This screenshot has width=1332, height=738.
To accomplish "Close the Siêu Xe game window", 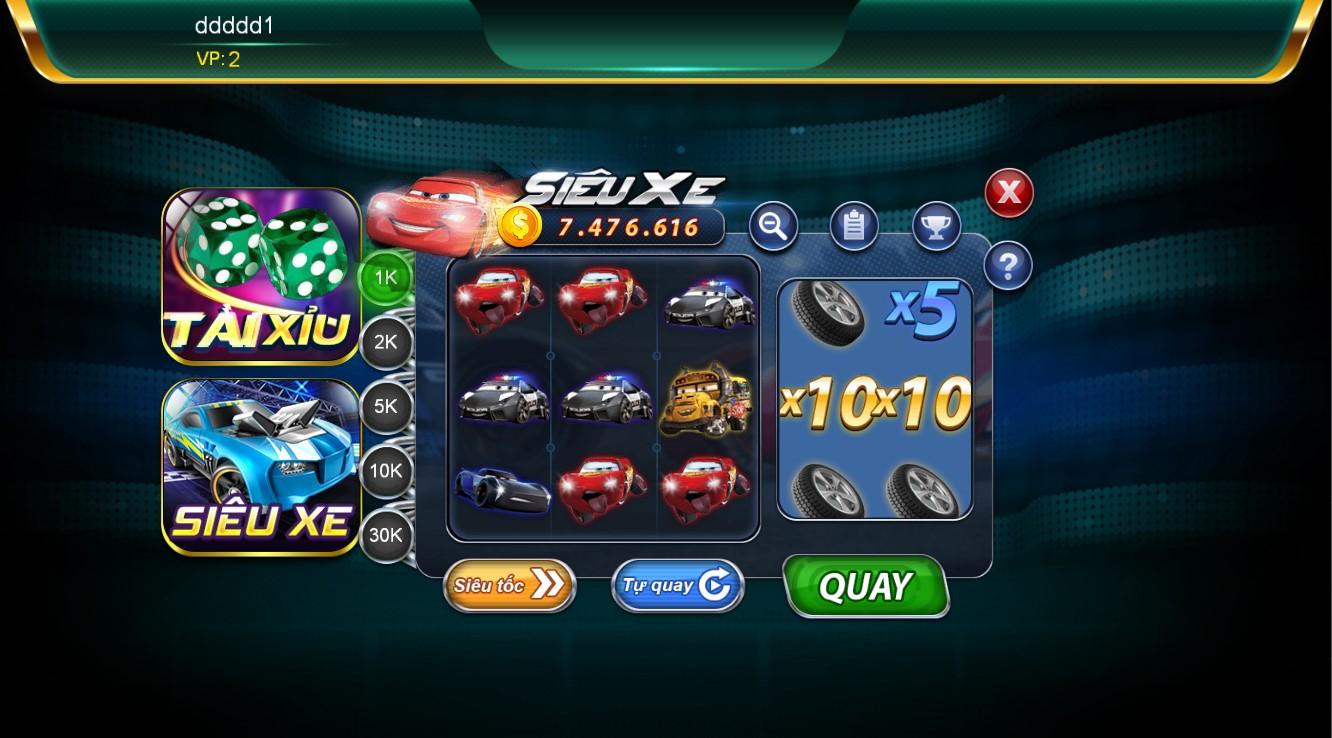I will point(1008,193).
